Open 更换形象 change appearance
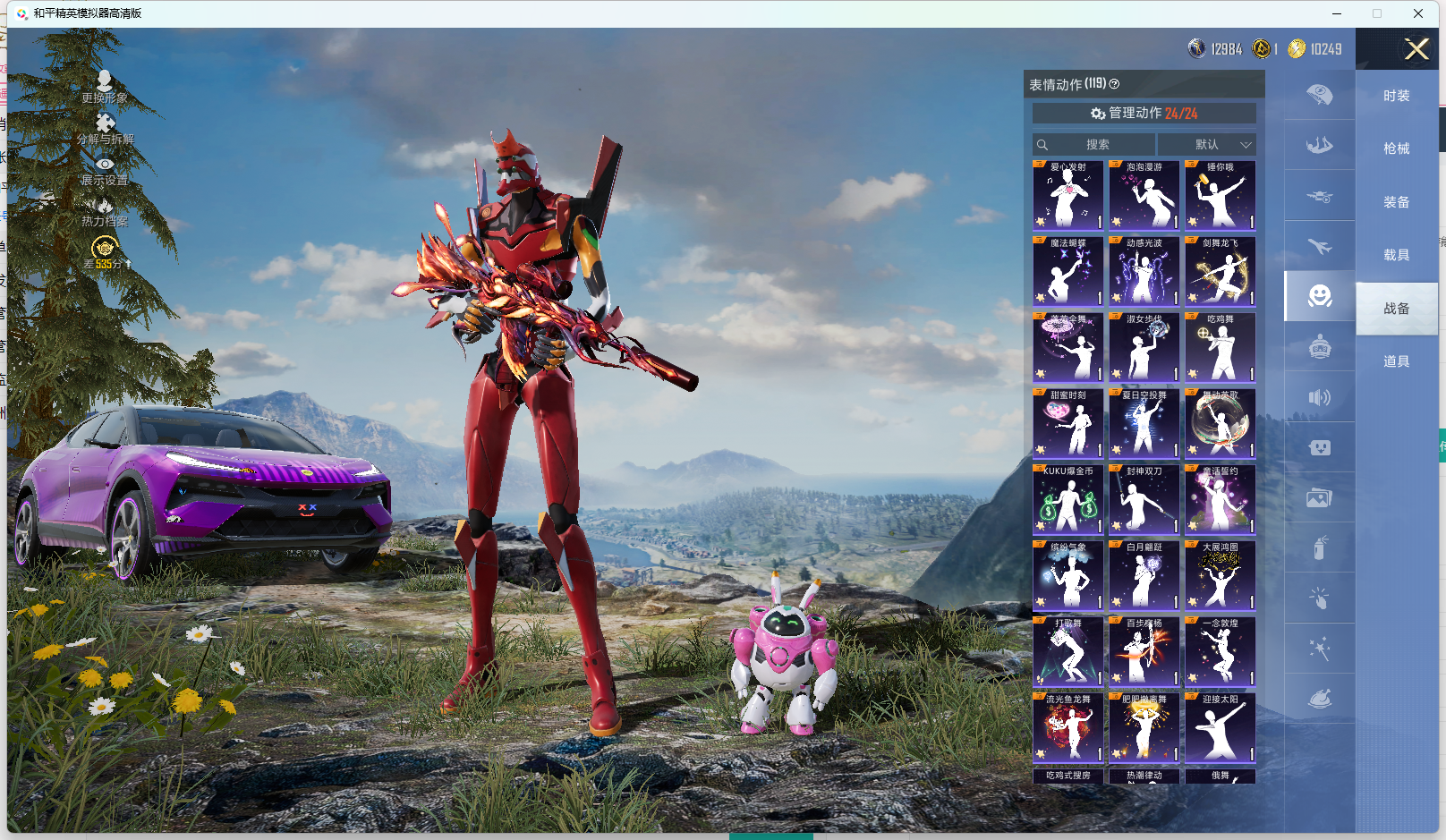The image size is (1446, 840). (105, 87)
